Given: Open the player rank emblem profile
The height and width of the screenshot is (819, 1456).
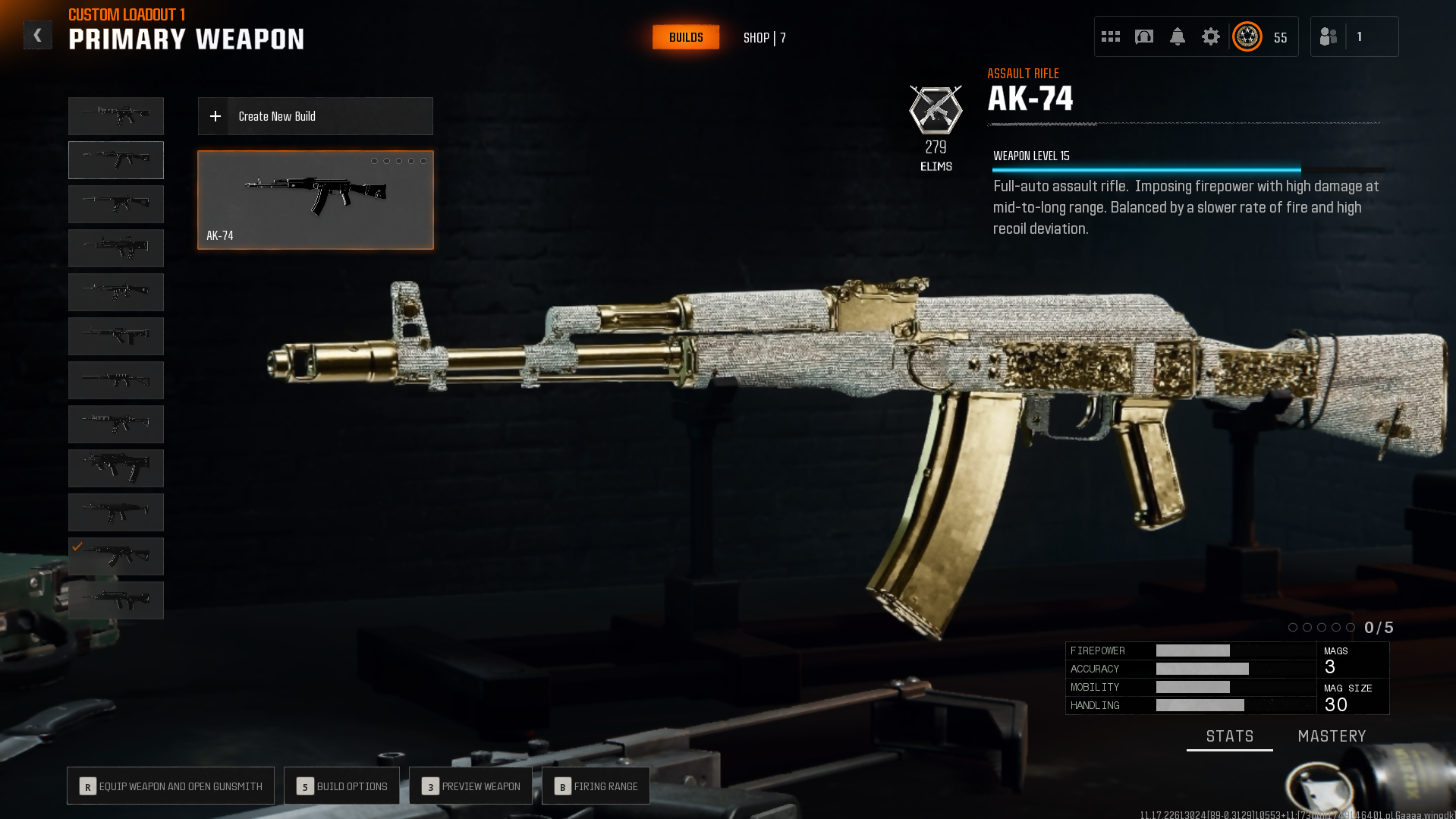Looking at the screenshot, I should [x=1247, y=36].
